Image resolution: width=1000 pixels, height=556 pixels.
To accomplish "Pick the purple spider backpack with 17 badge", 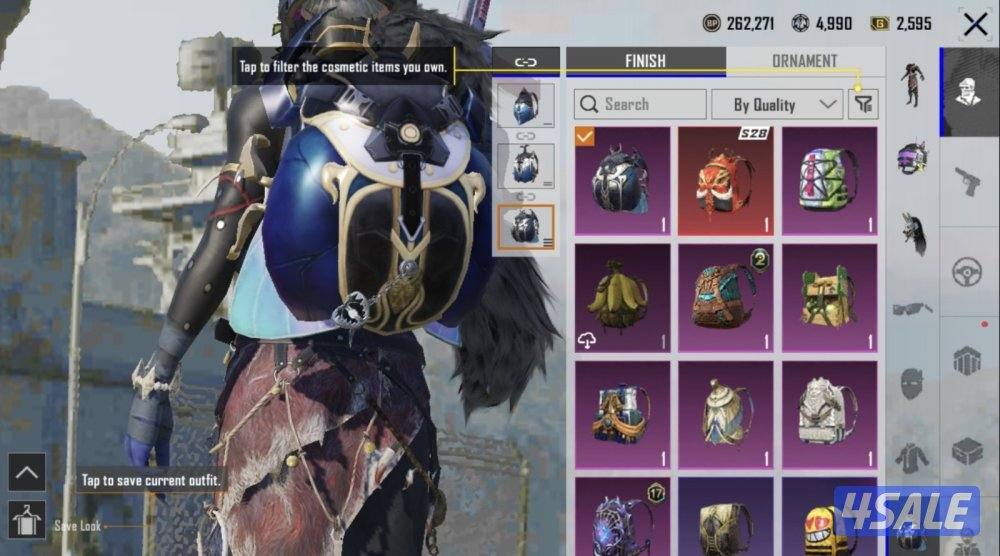I will (x=621, y=515).
